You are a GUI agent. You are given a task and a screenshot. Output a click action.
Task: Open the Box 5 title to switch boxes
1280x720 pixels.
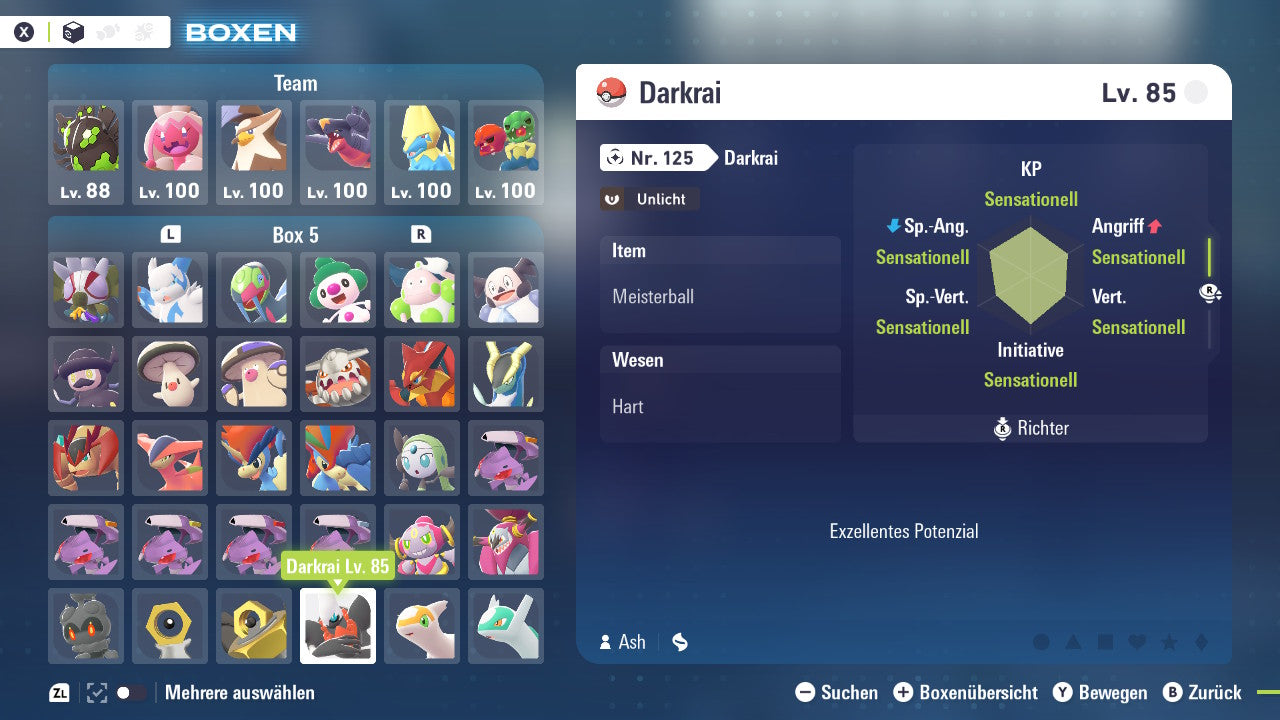coord(295,235)
